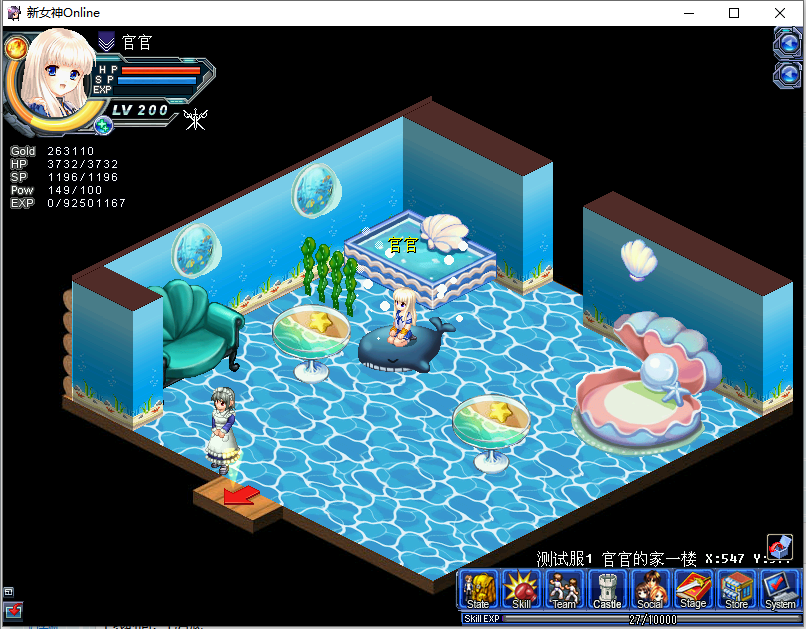Open the Skill menu
Viewport: 806px width, 629px height.
(x=521, y=590)
